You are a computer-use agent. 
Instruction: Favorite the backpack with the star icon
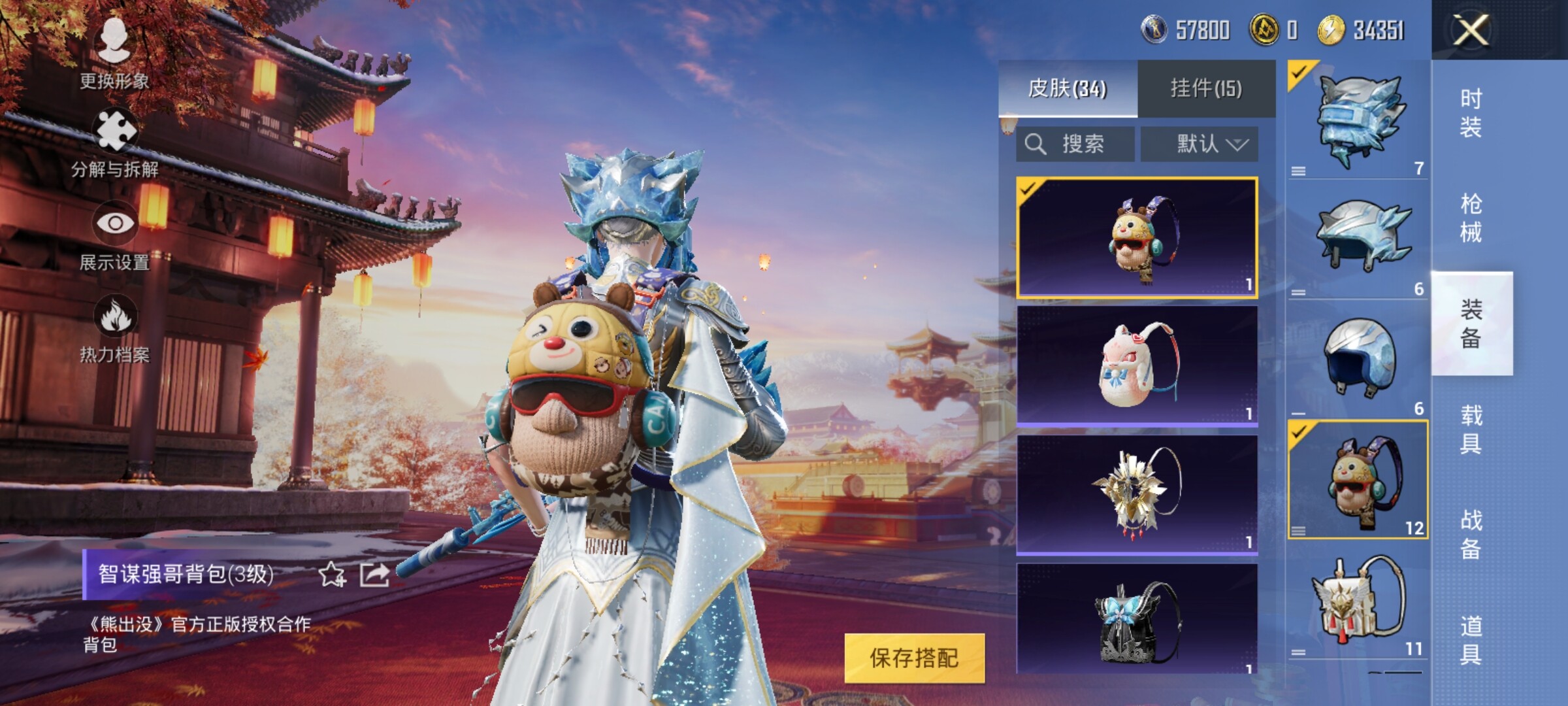click(331, 575)
